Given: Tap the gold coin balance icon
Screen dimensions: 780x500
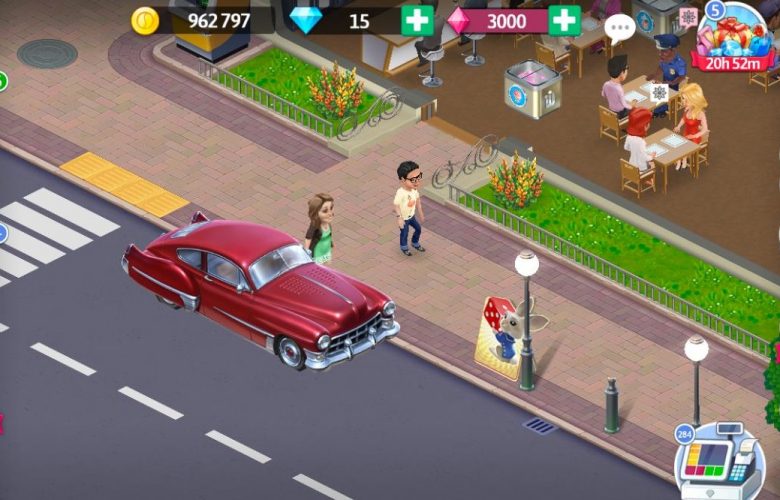Looking at the screenshot, I should coord(146,20).
